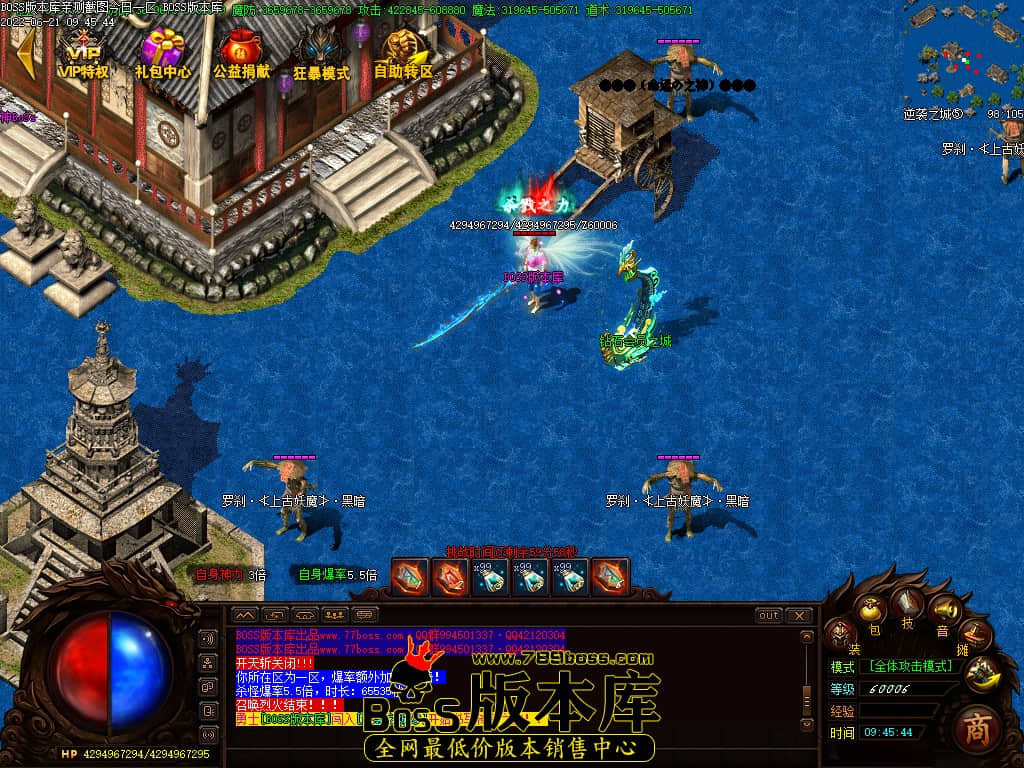Screen dimensions: 1024x768
Task: Open the 技 skills button
Action: (x=908, y=605)
